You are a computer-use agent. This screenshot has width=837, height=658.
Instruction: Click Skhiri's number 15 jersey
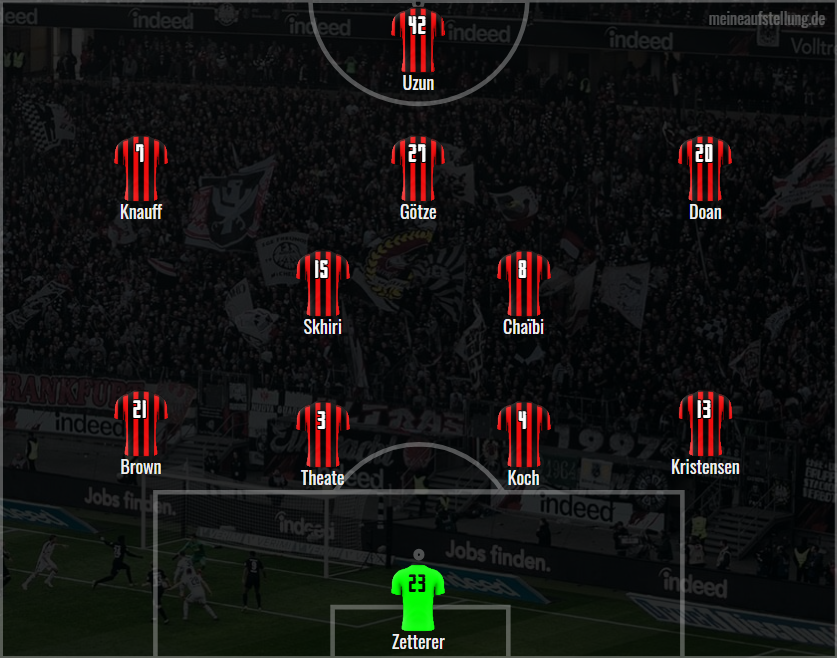tap(322, 283)
